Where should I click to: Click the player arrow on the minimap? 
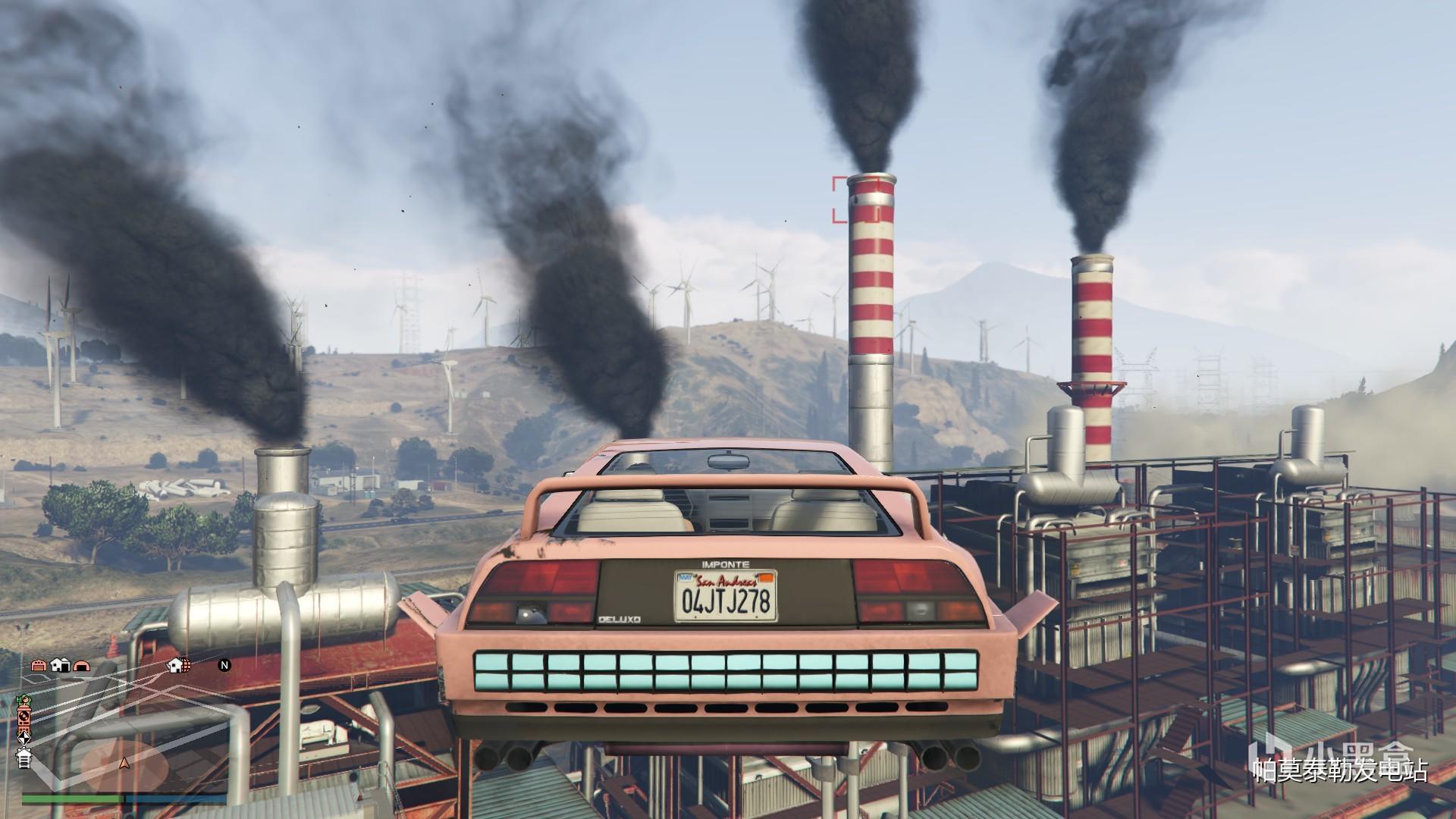pyautogui.click(x=125, y=762)
